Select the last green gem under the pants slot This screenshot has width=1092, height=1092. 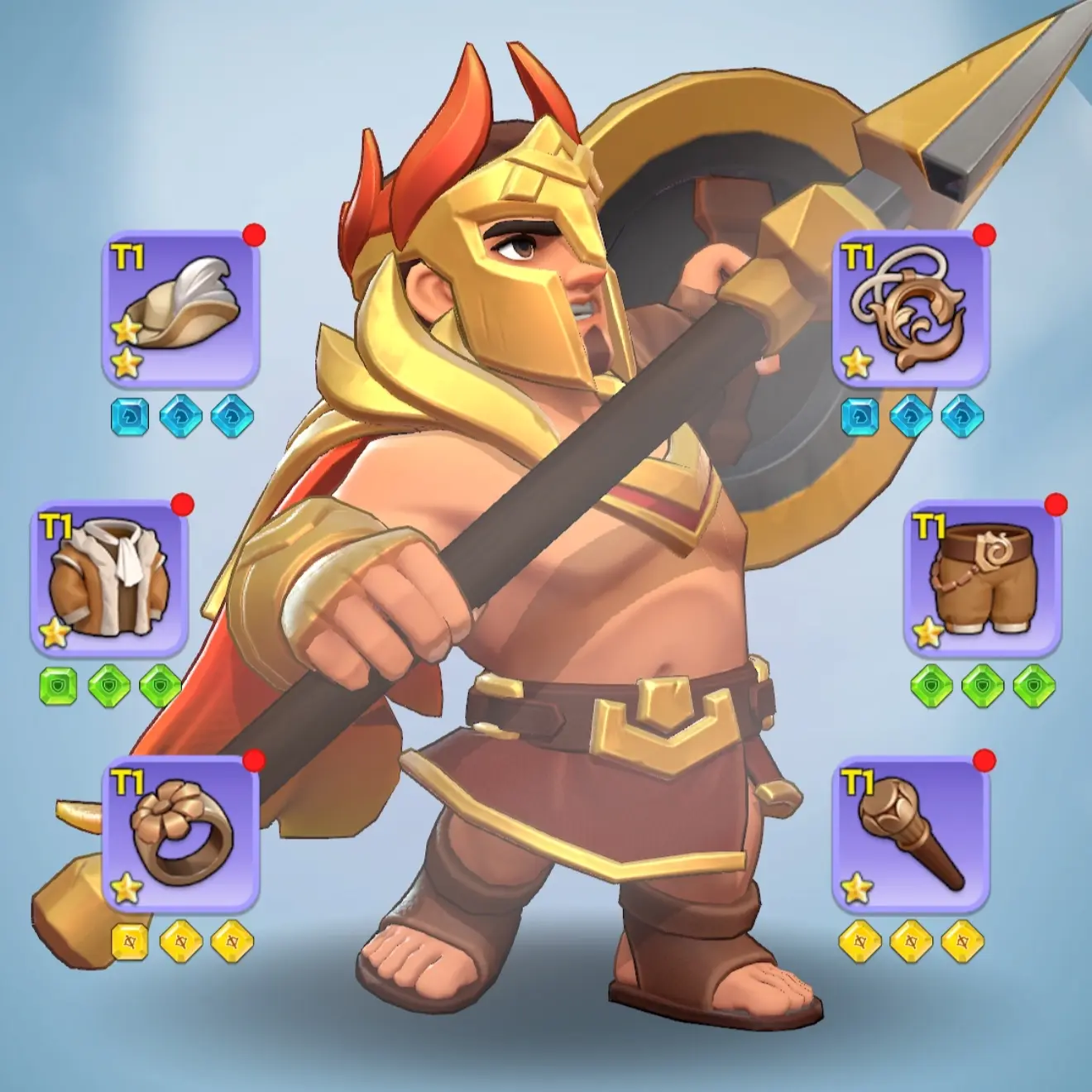click(1034, 682)
